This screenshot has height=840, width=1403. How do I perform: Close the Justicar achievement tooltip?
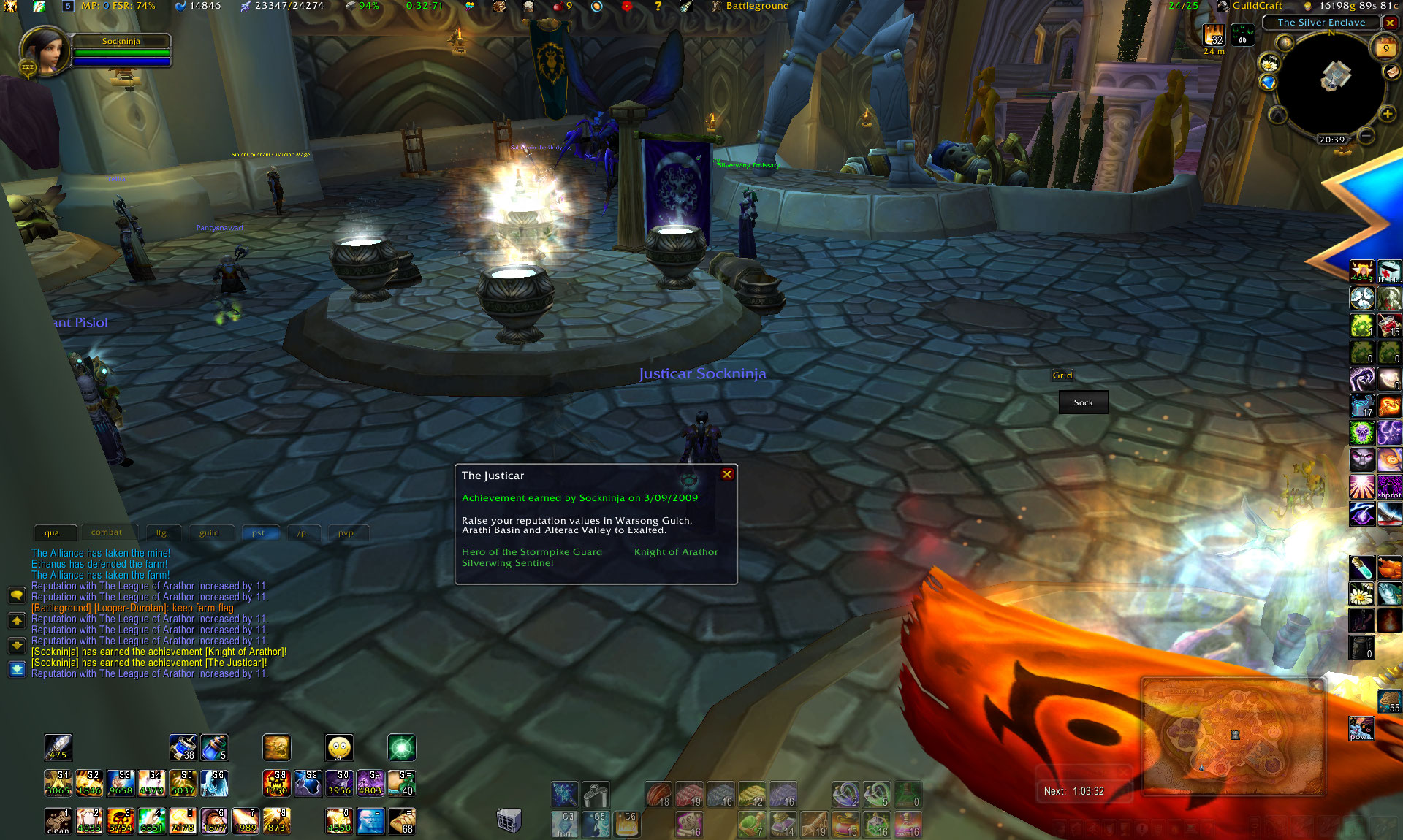coord(727,475)
